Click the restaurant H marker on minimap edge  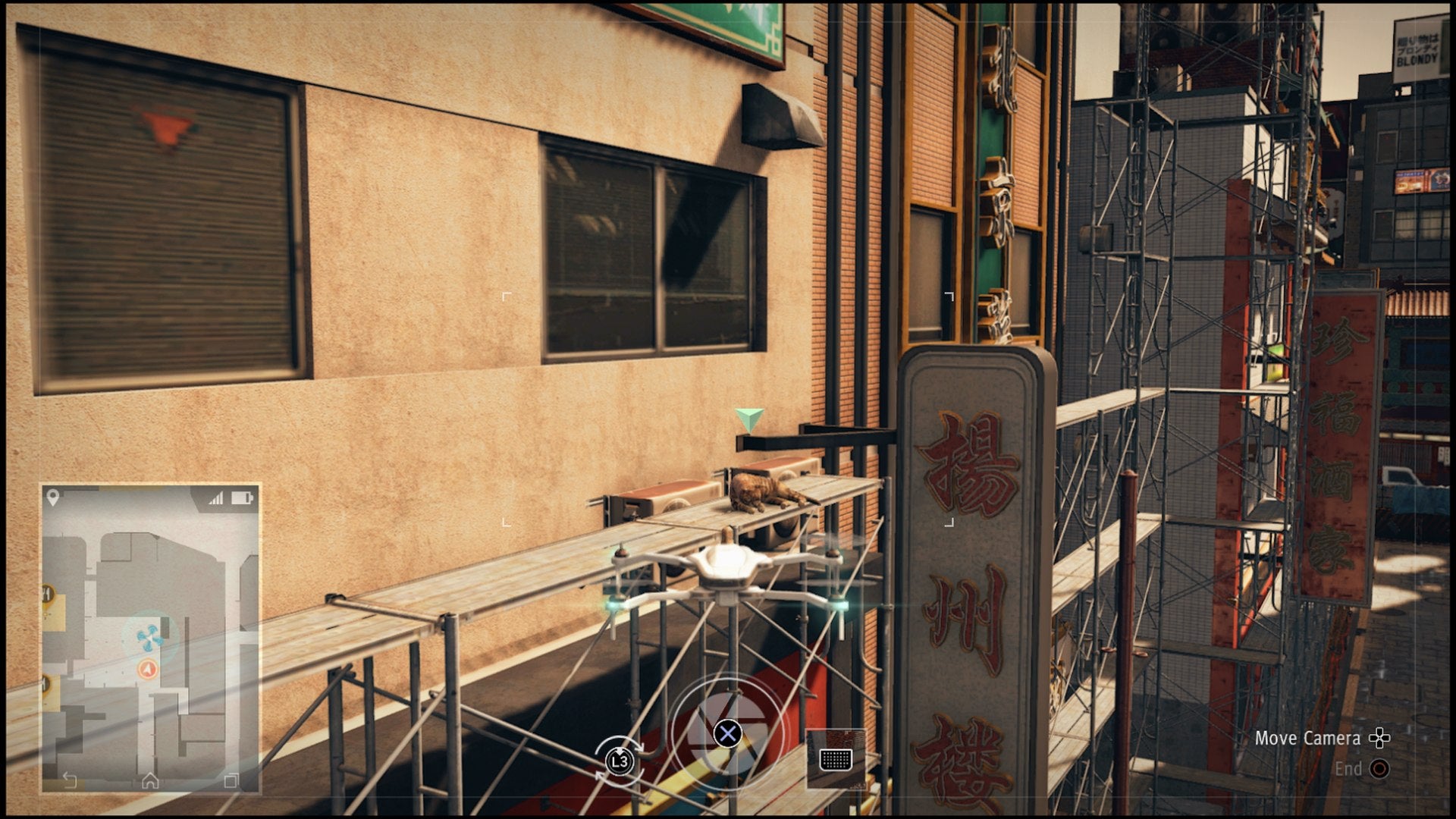click(x=45, y=594)
